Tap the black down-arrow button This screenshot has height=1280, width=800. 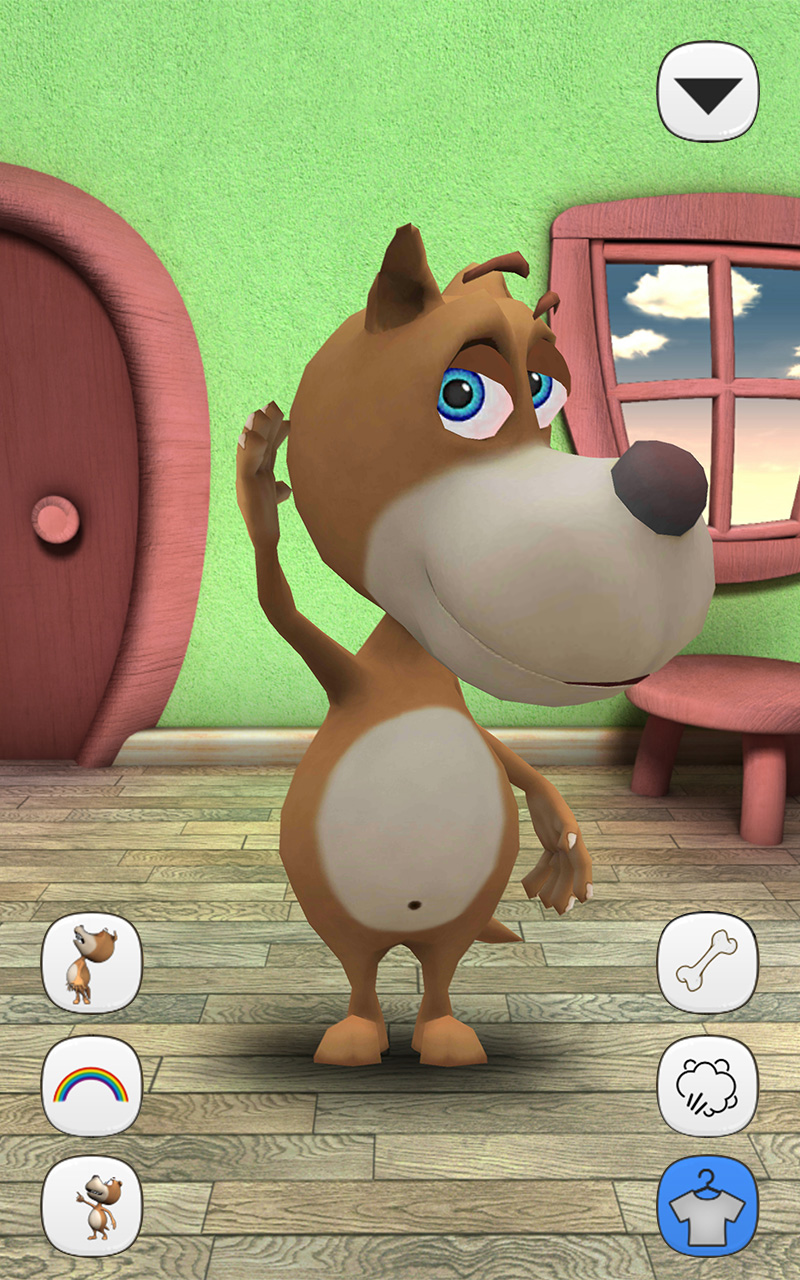coord(708,91)
